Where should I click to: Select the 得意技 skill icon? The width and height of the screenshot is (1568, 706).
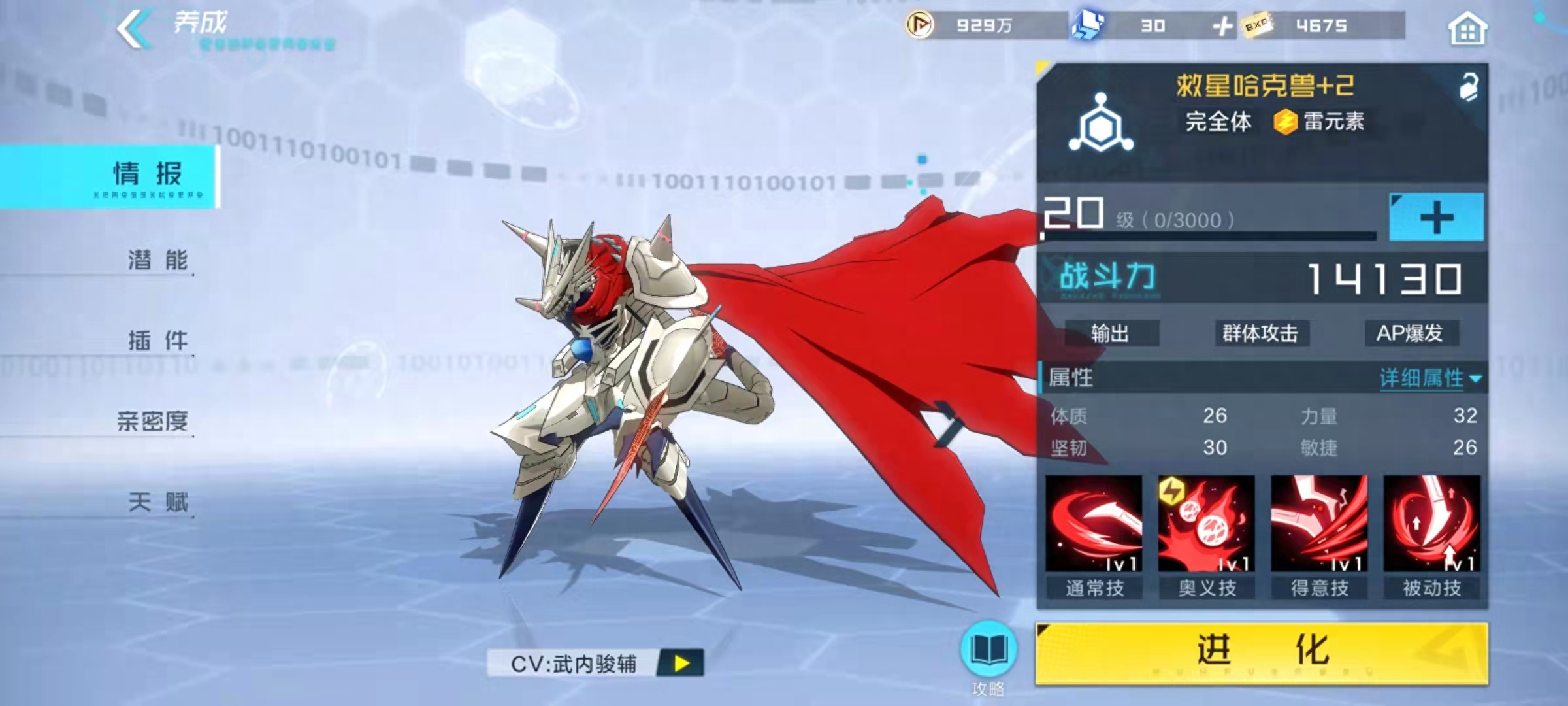pyautogui.click(x=1319, y=524)
